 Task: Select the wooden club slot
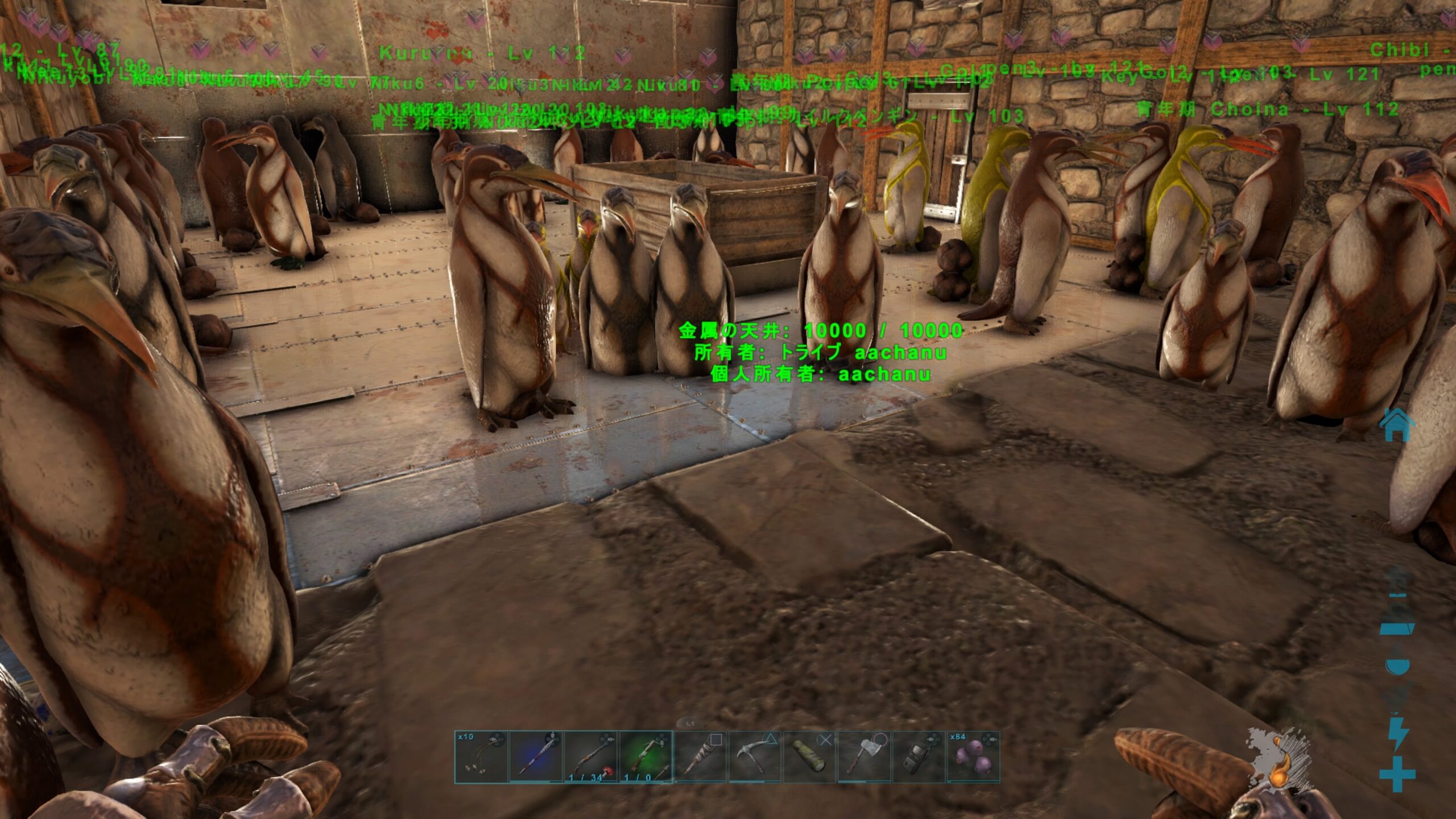[x=700, y=757]
